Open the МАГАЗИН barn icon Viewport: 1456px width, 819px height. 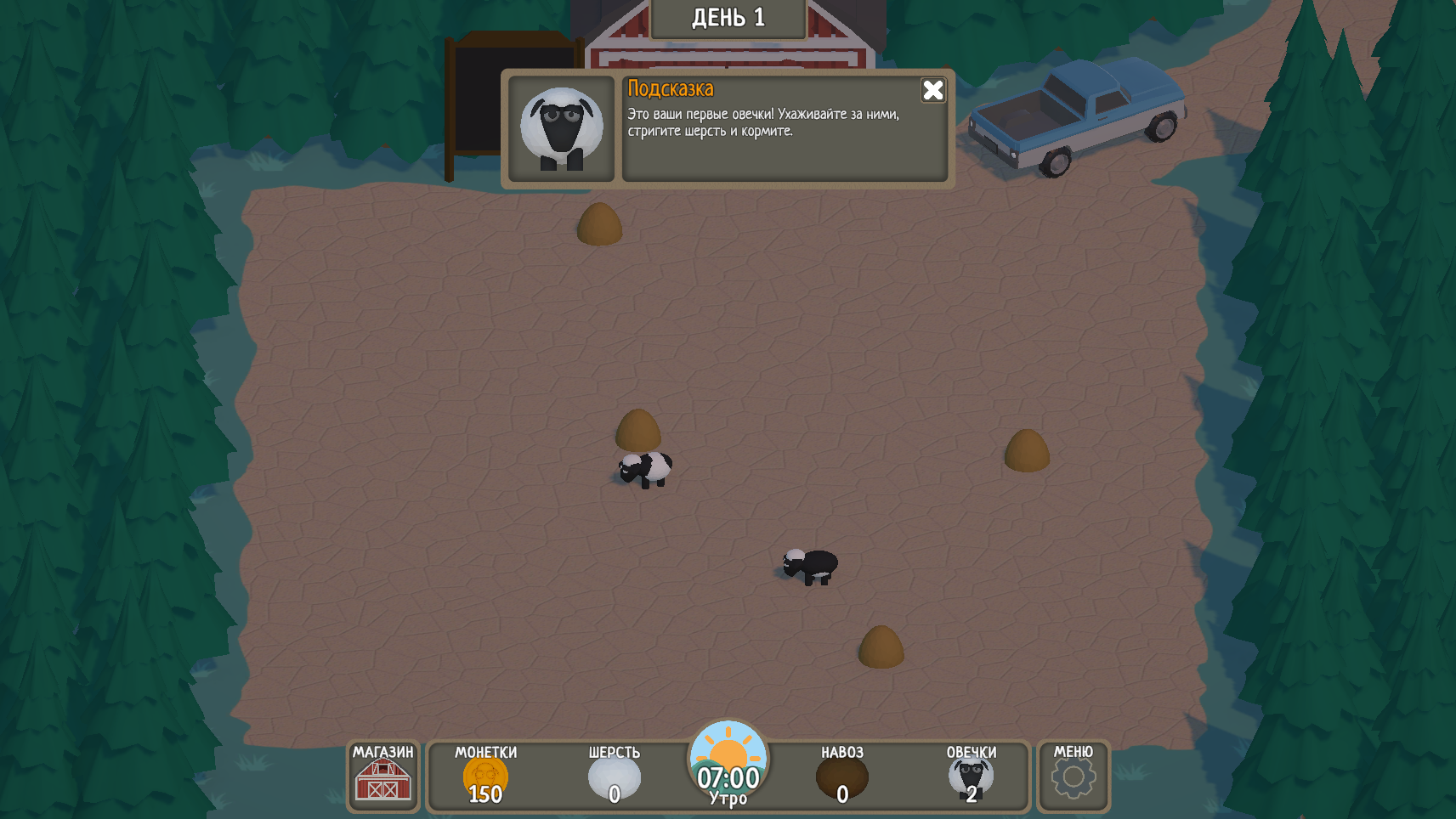pyautogui.click(x=382, y=782)
